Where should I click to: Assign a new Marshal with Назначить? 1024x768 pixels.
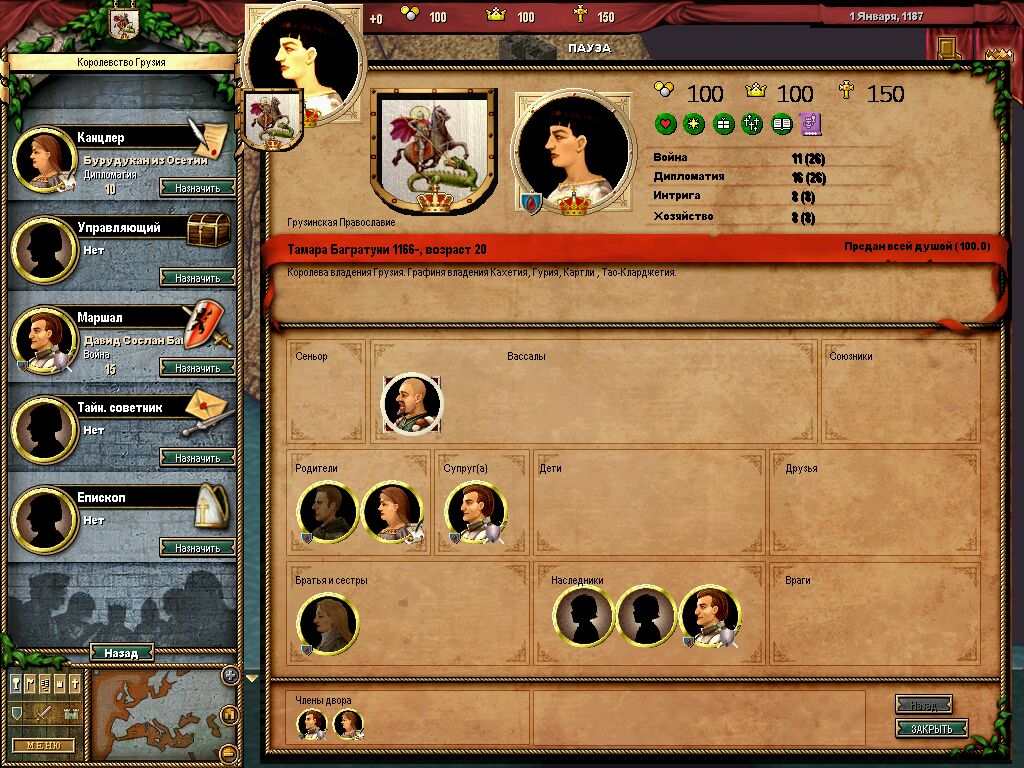point(197,368)
